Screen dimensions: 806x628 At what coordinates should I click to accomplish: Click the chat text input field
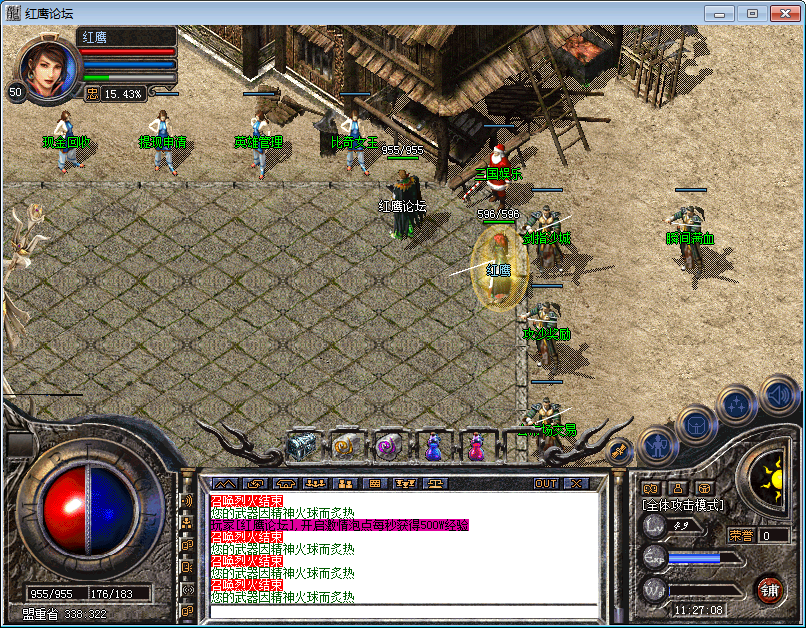400,612
